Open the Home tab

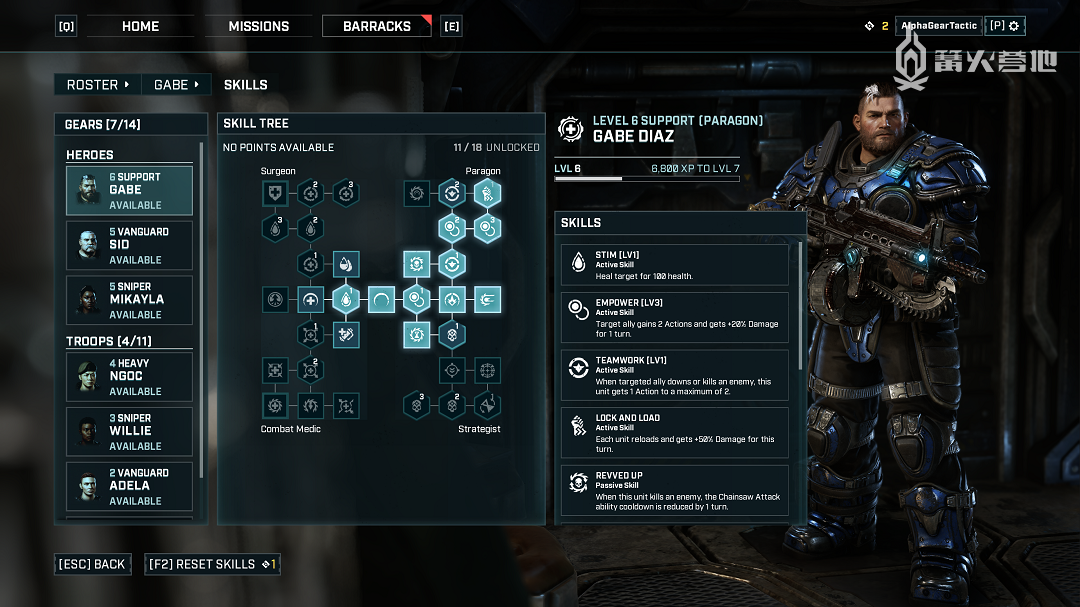click(140, 26)
